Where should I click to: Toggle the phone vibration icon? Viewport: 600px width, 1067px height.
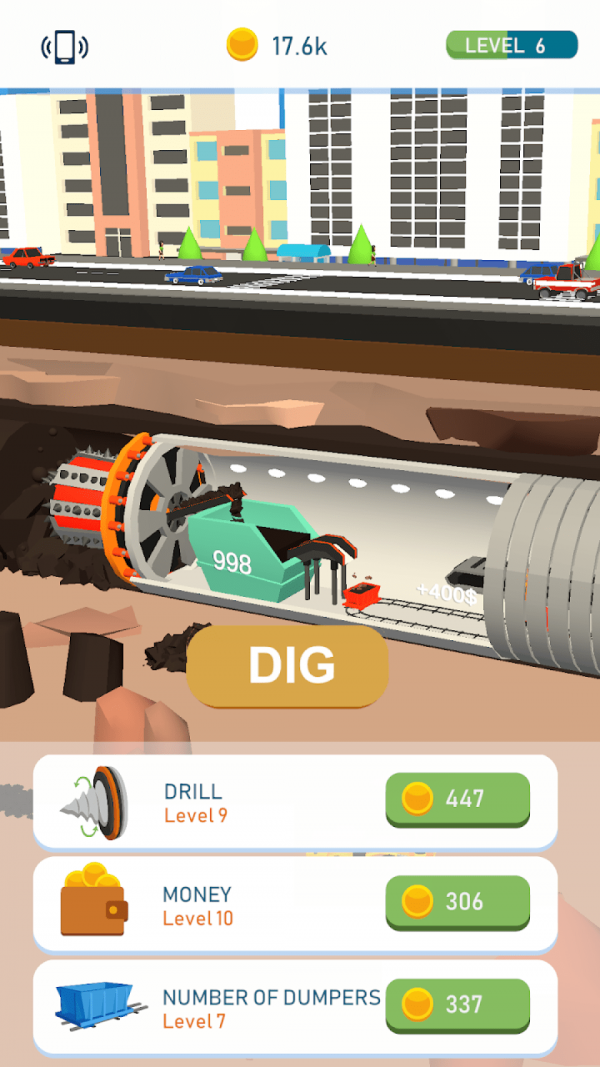point(64,46)
